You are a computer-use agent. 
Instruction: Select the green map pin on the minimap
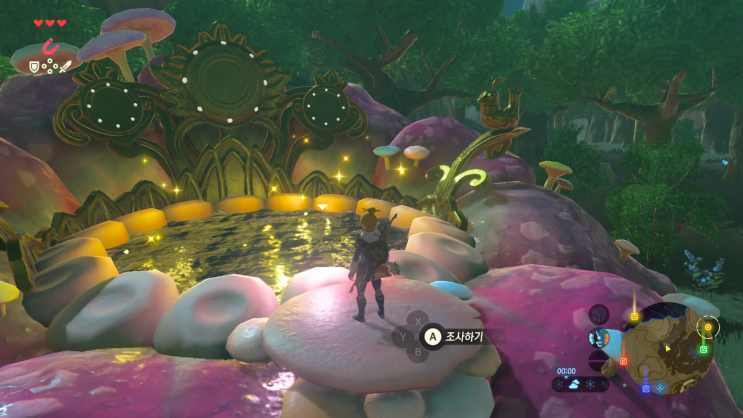pyautogui.click(x=704, y=349)
